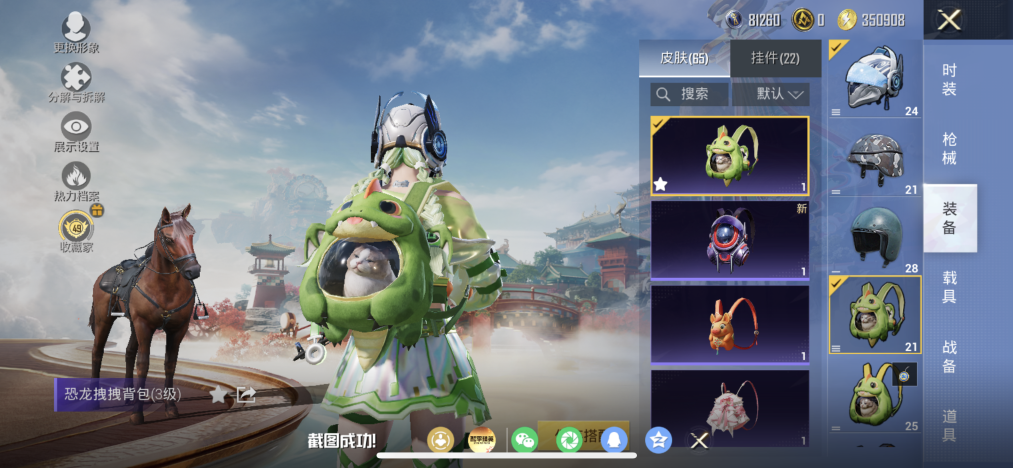Select the white sci-fi helmet slot
The image size is (1013, 468).
tap(874, 79)
